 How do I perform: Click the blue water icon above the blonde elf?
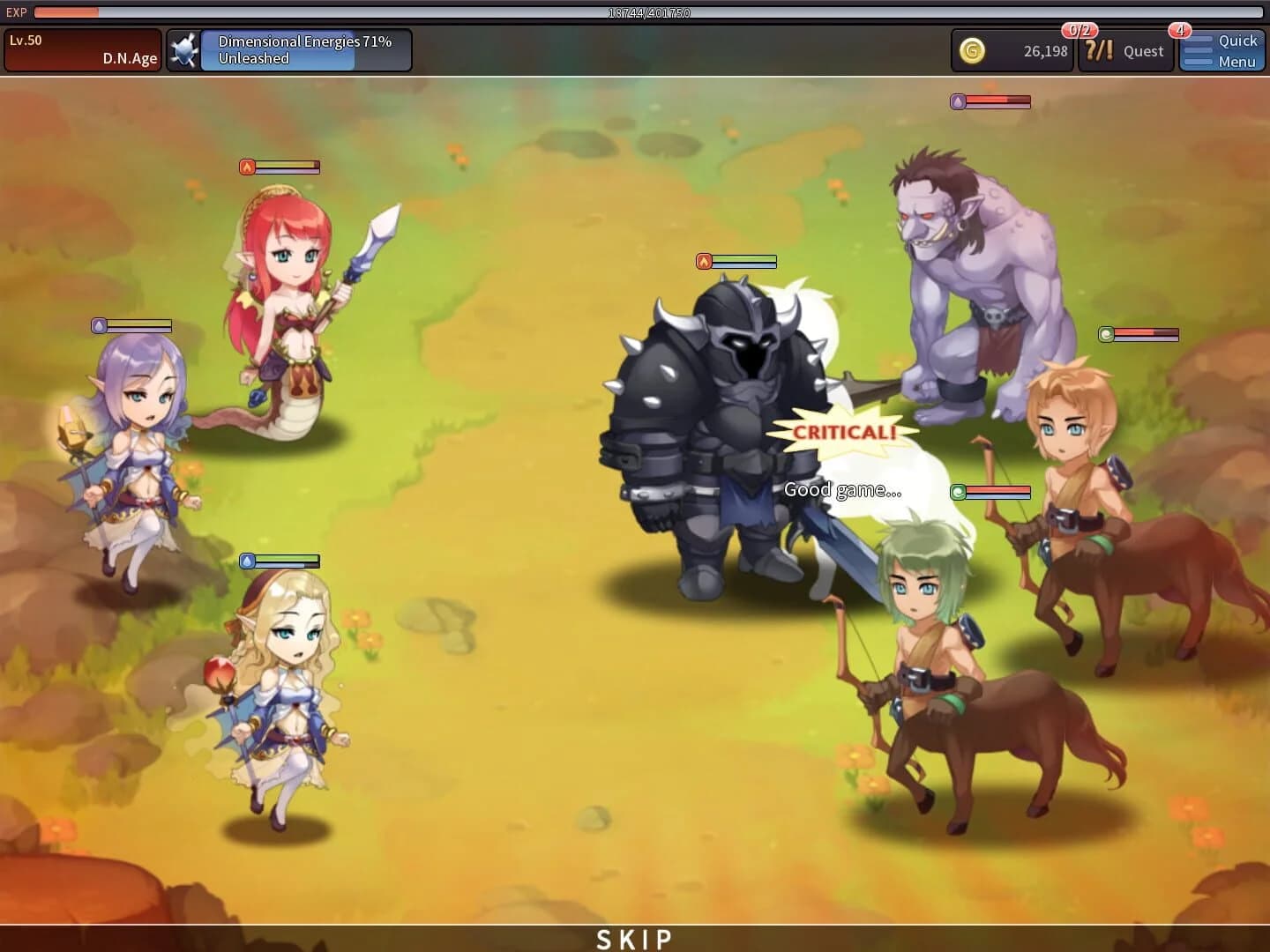[x=247, y=561]
